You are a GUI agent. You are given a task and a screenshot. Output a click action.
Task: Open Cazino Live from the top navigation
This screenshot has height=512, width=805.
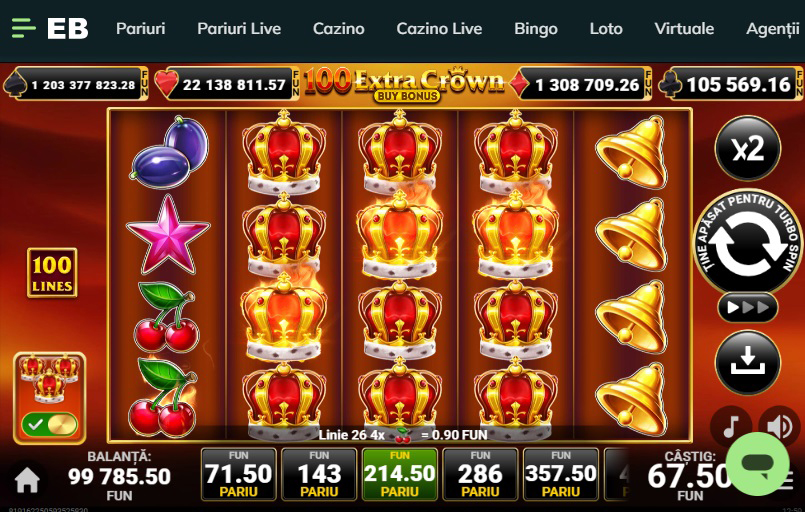(439, 28)
